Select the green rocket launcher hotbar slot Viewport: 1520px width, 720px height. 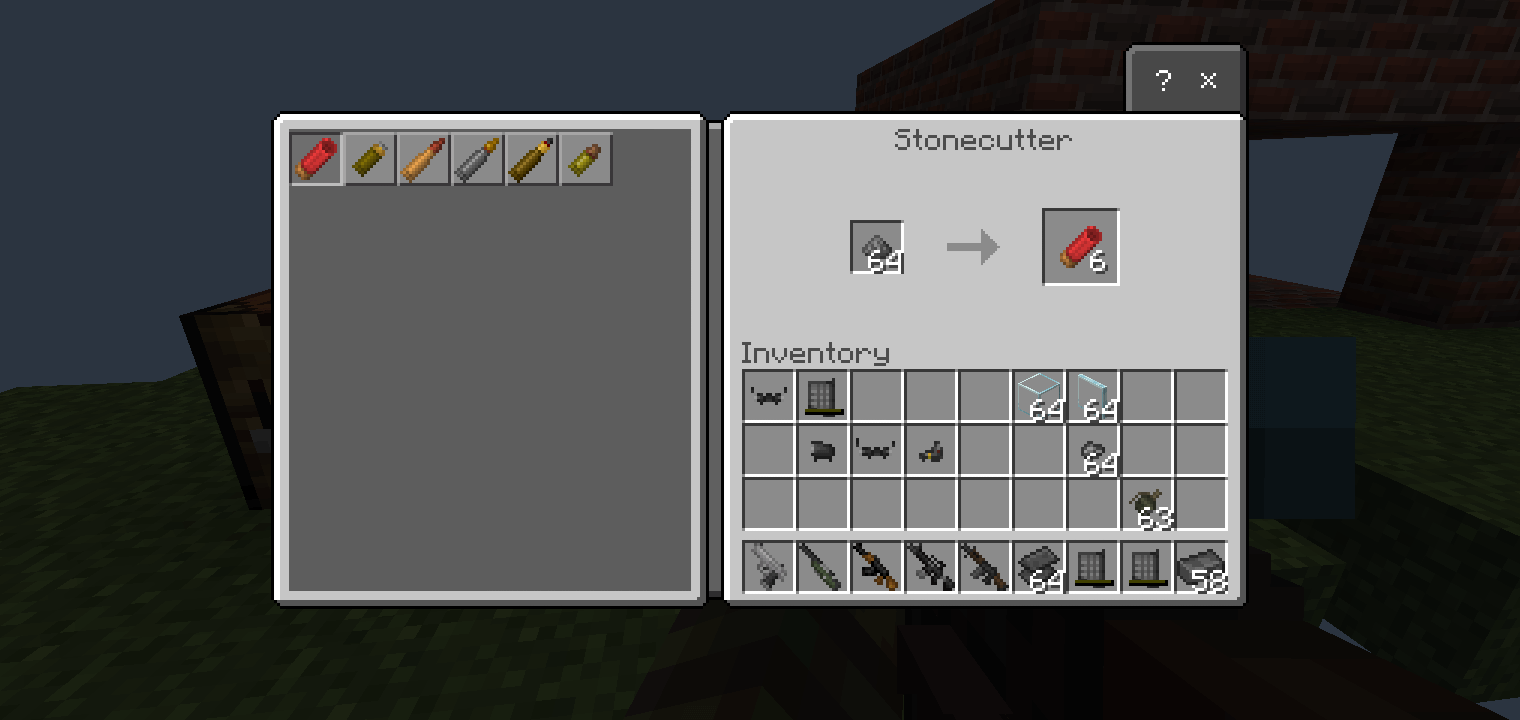[x=823, y=567]
